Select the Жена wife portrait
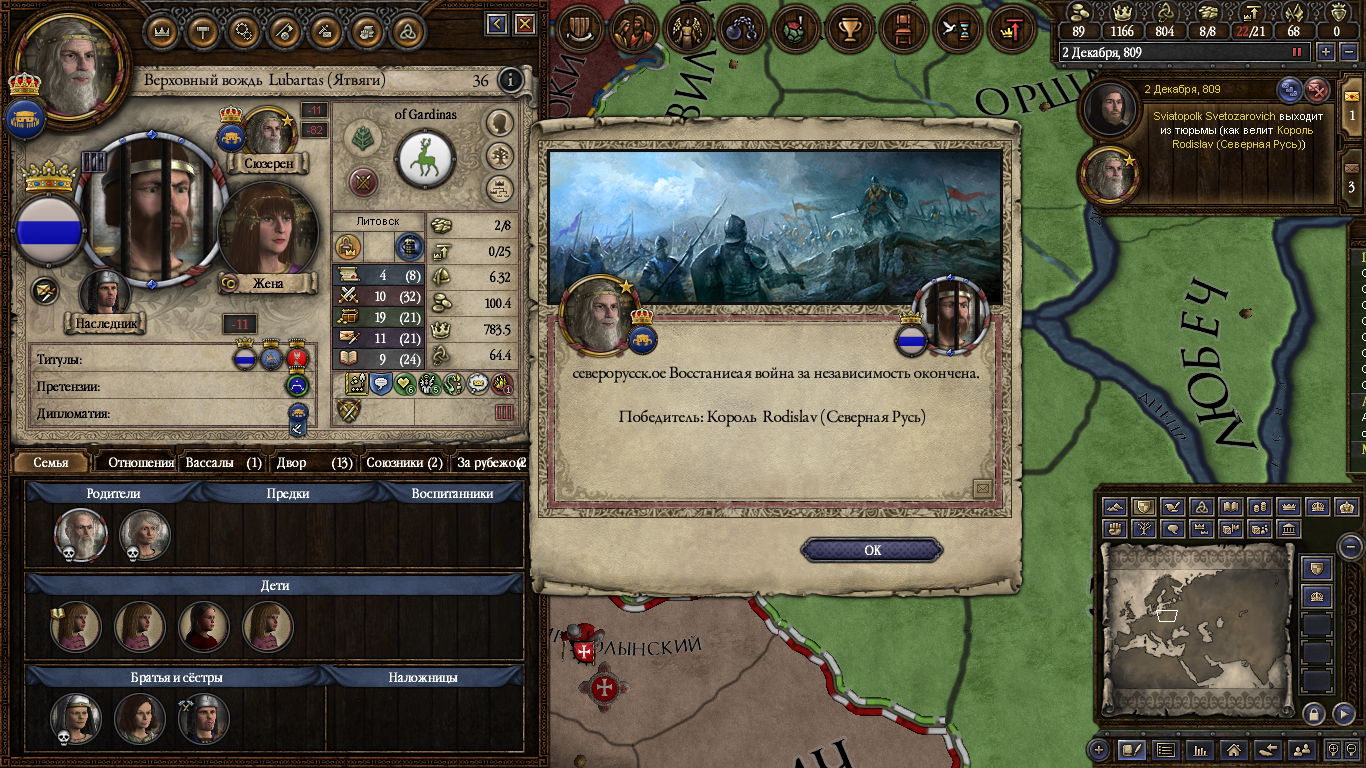This screenshot has width=1366, height=768. pos(267,232)
